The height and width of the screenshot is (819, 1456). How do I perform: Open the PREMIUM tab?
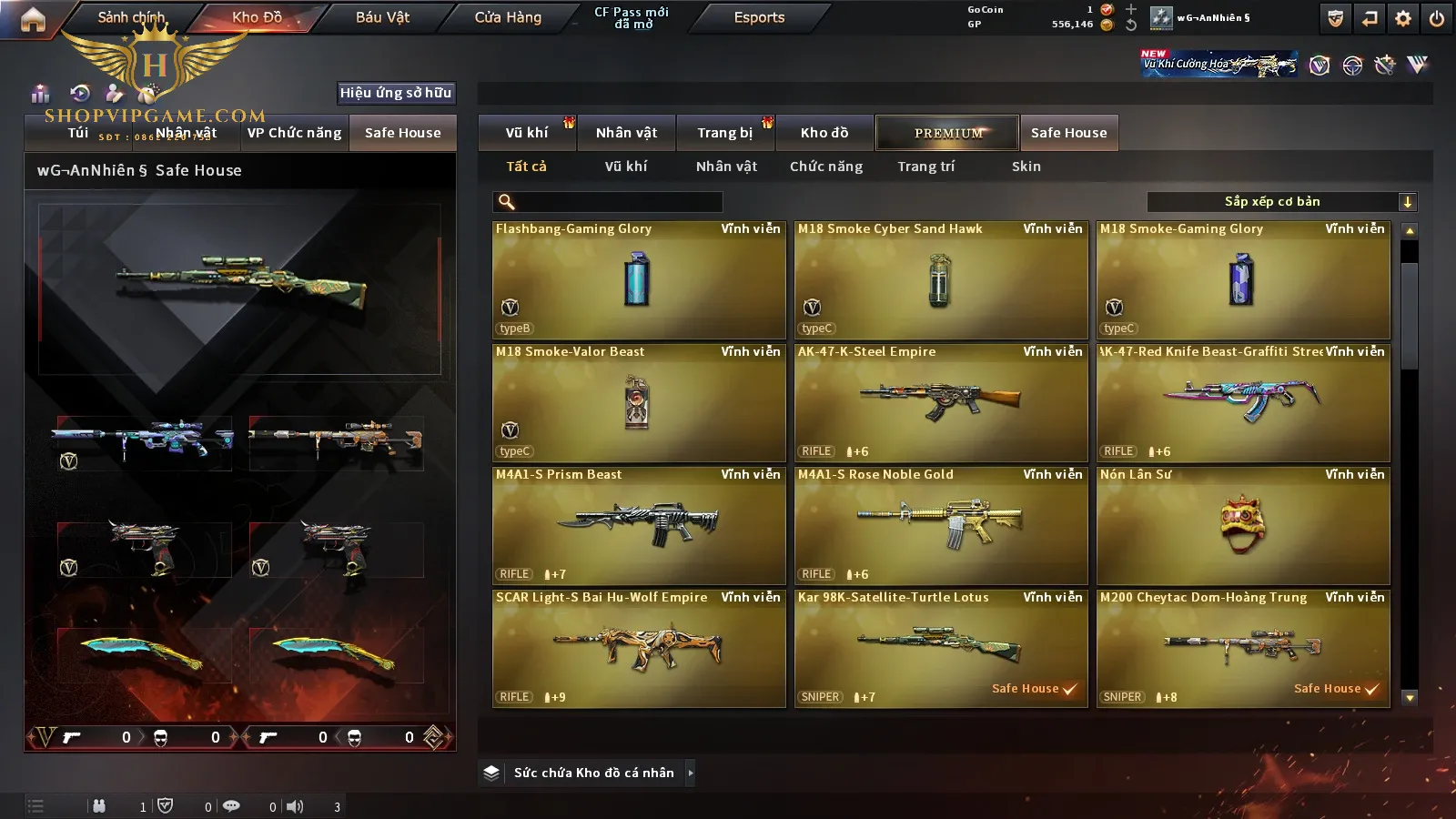[x=948, y=133]
